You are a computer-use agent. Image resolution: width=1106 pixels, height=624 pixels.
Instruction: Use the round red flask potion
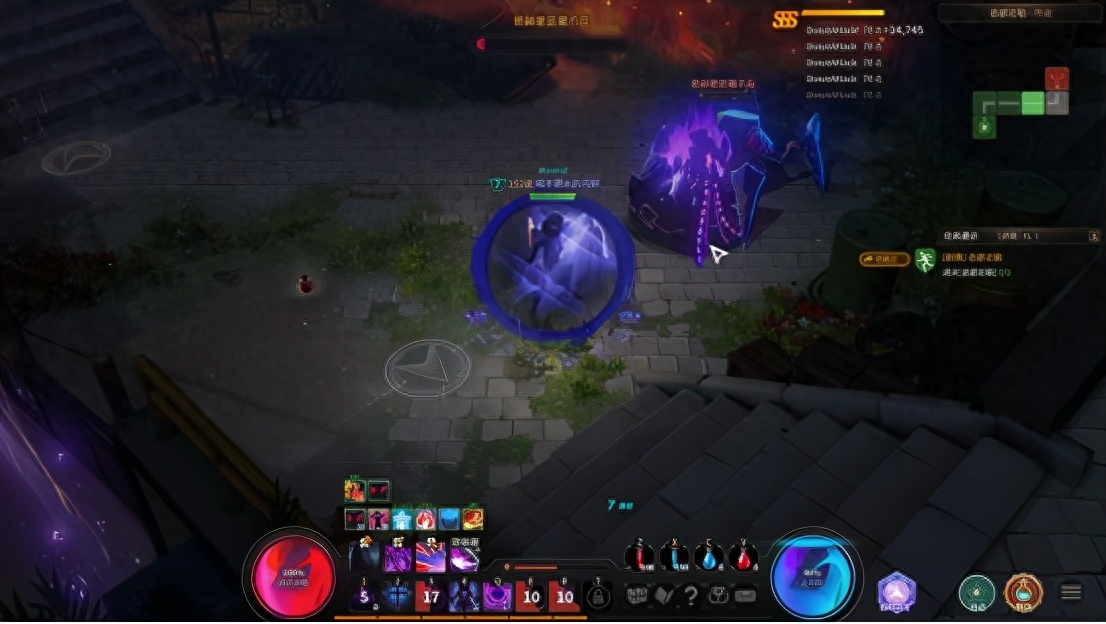(x=743, y=558)
